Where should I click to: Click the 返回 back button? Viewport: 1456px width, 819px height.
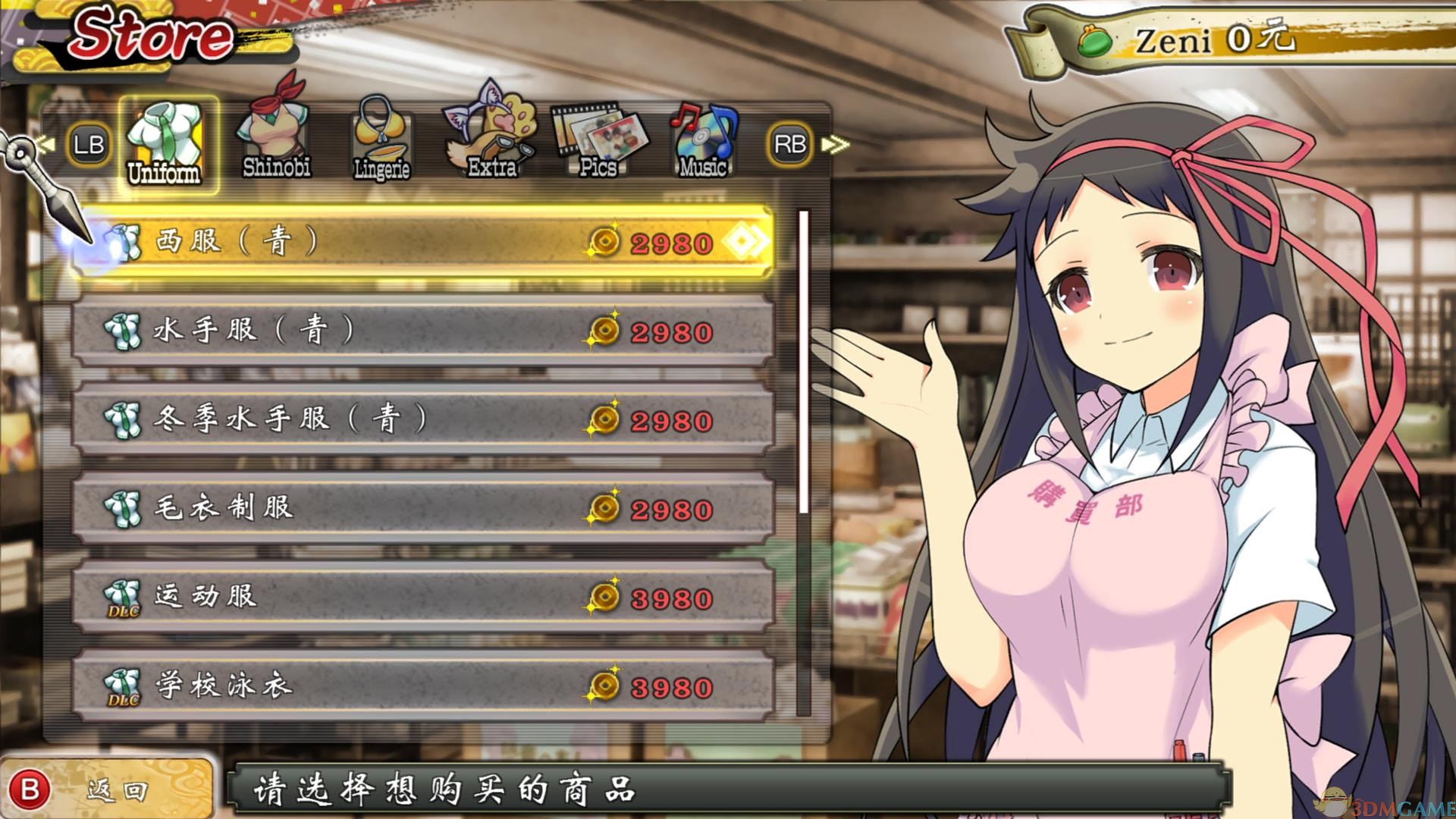pos(106,790)
